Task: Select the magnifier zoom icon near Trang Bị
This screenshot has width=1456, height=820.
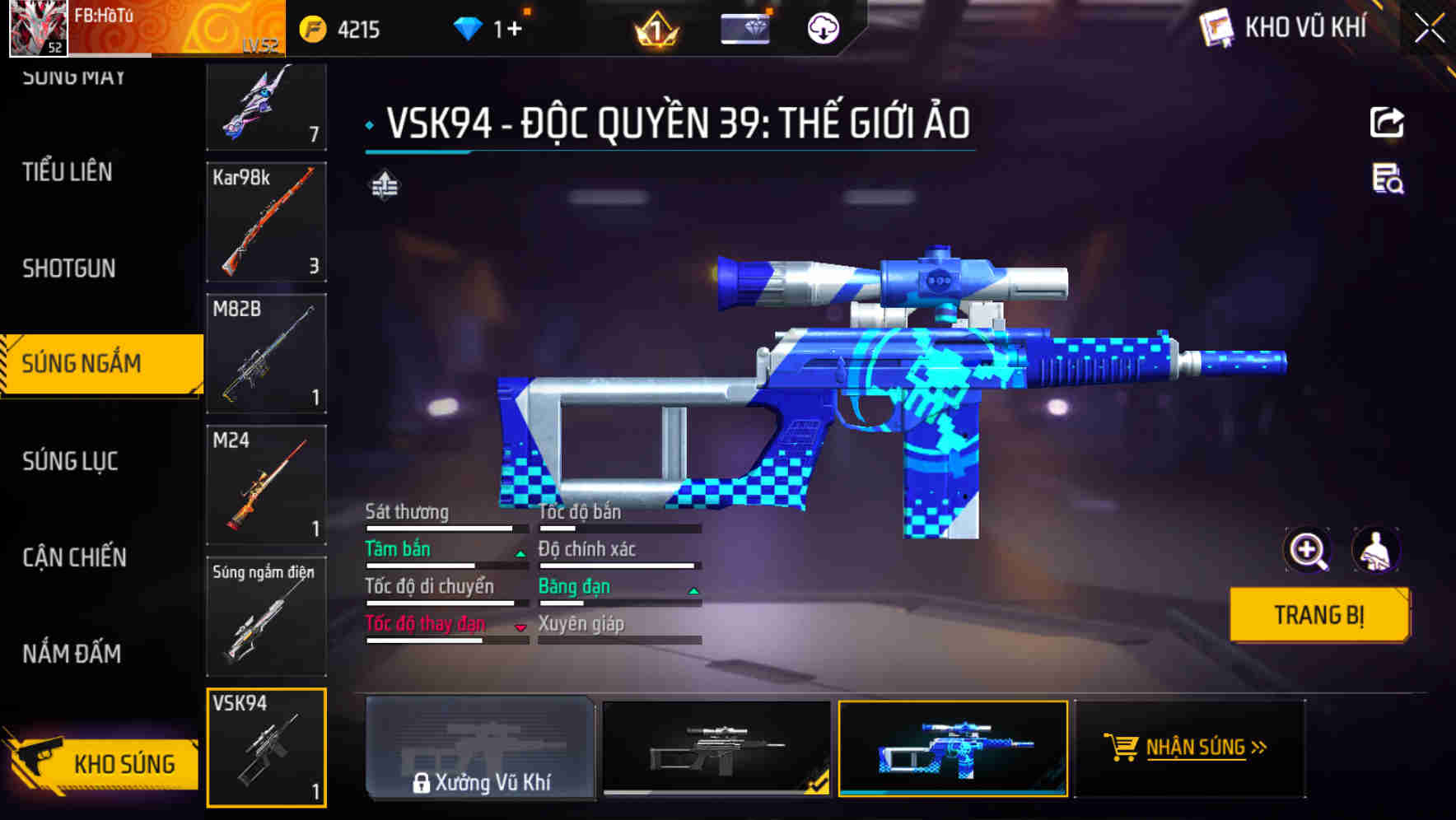Action: [1306, 550]
